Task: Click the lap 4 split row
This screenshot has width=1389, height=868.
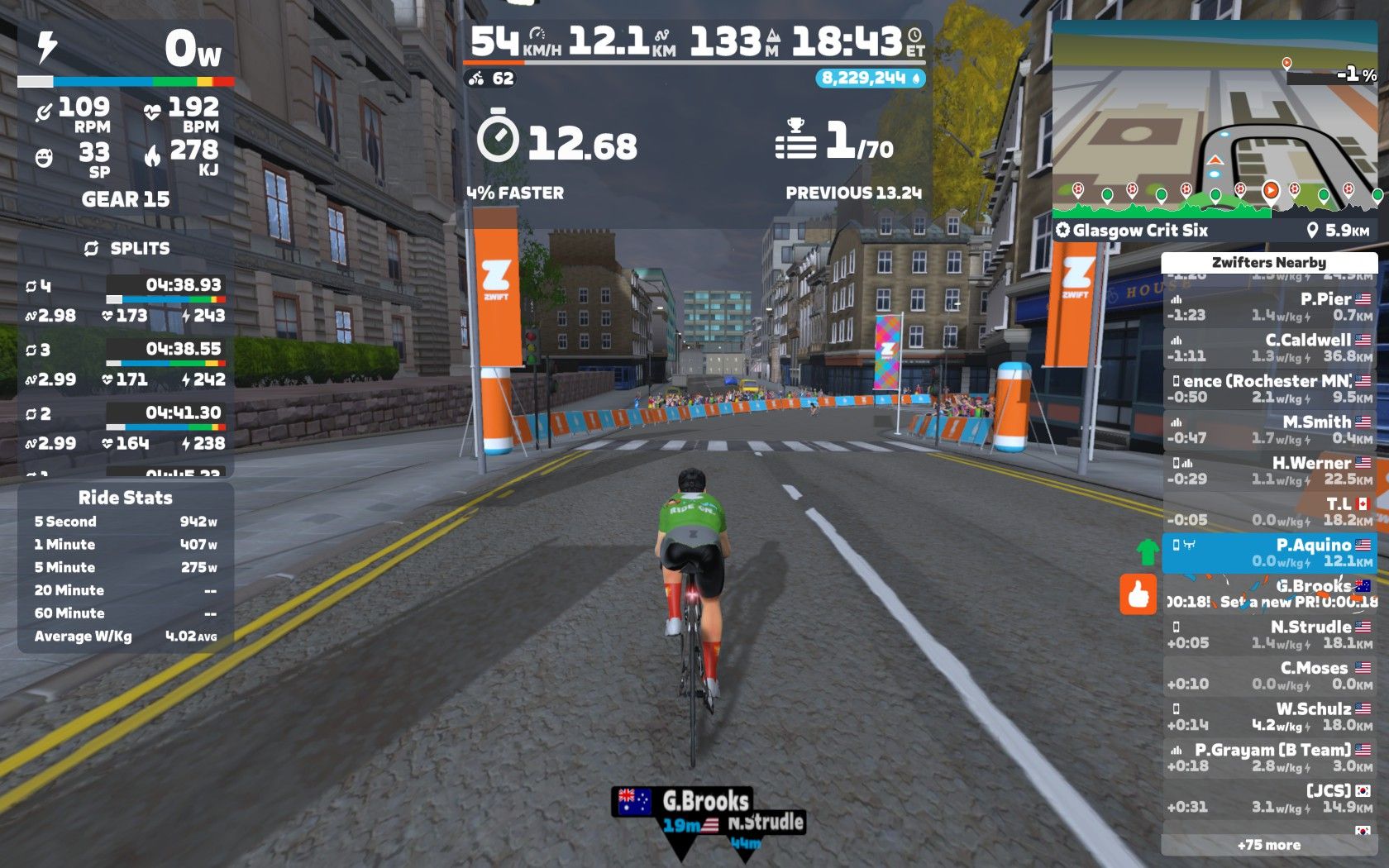Action: (x=126, y=300)
